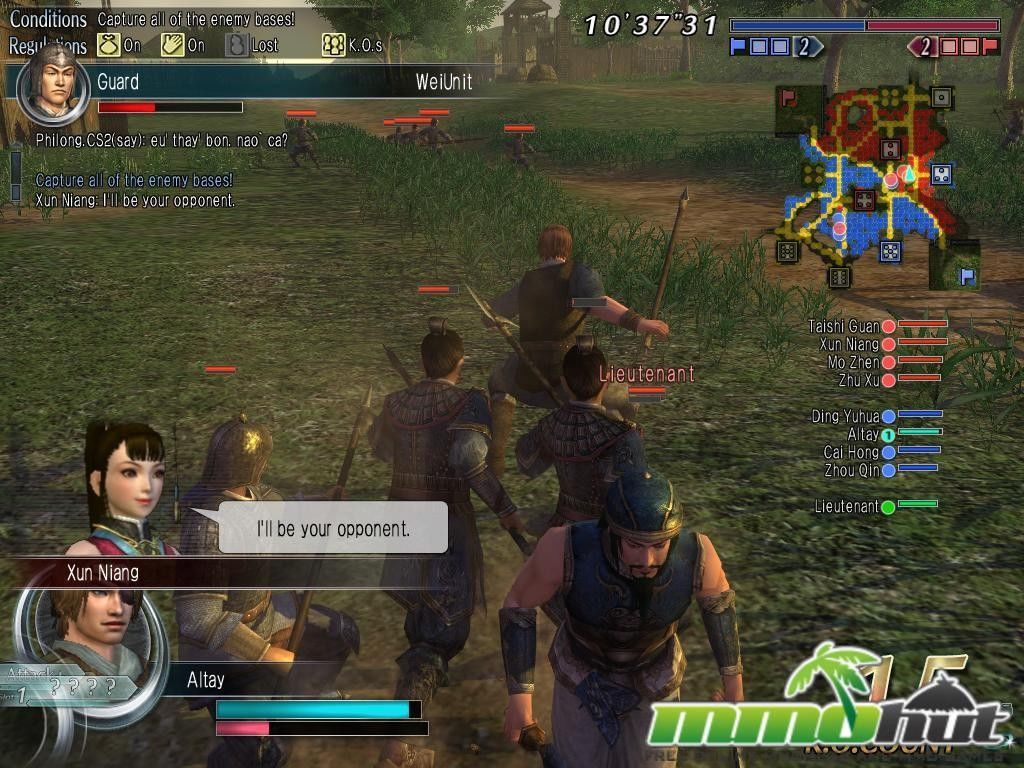Choose Cai Hong from the ally roster
The width and height of the screenshot is (1024, 768).
tap(851, 452)
